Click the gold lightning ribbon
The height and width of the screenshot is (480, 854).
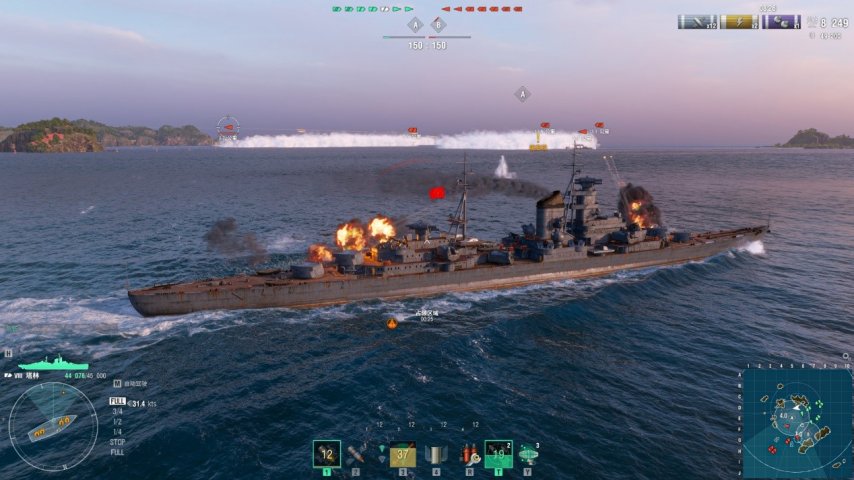point(739,22)
